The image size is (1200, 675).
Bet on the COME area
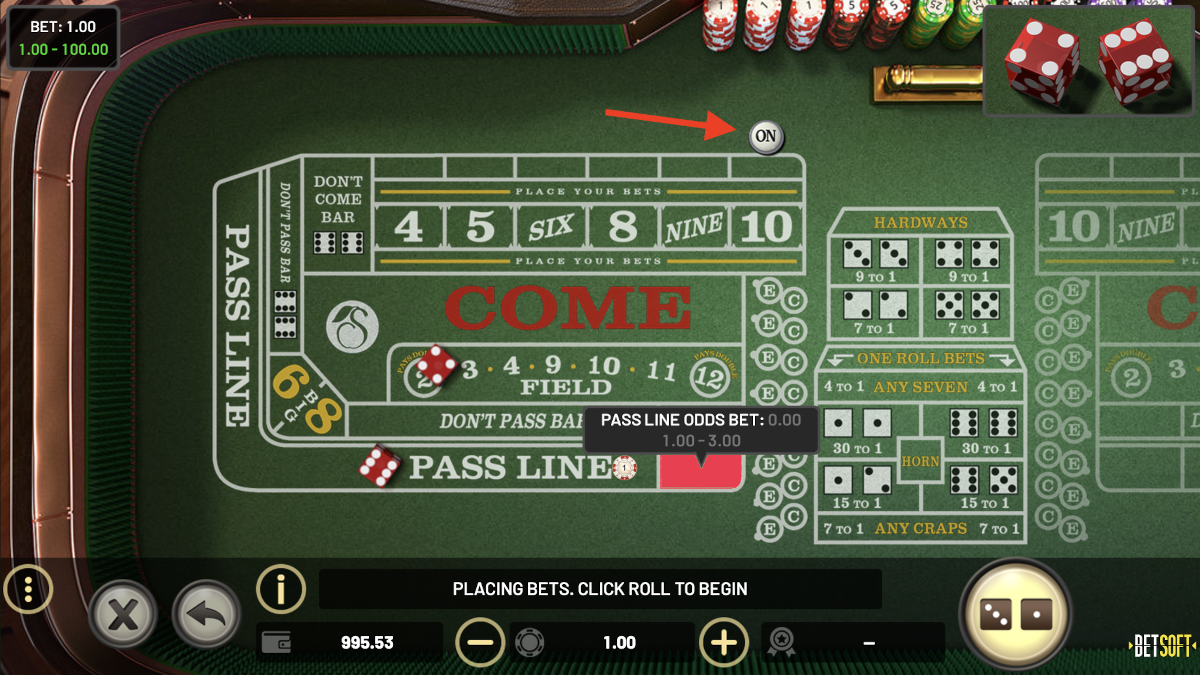click(567, 308)
